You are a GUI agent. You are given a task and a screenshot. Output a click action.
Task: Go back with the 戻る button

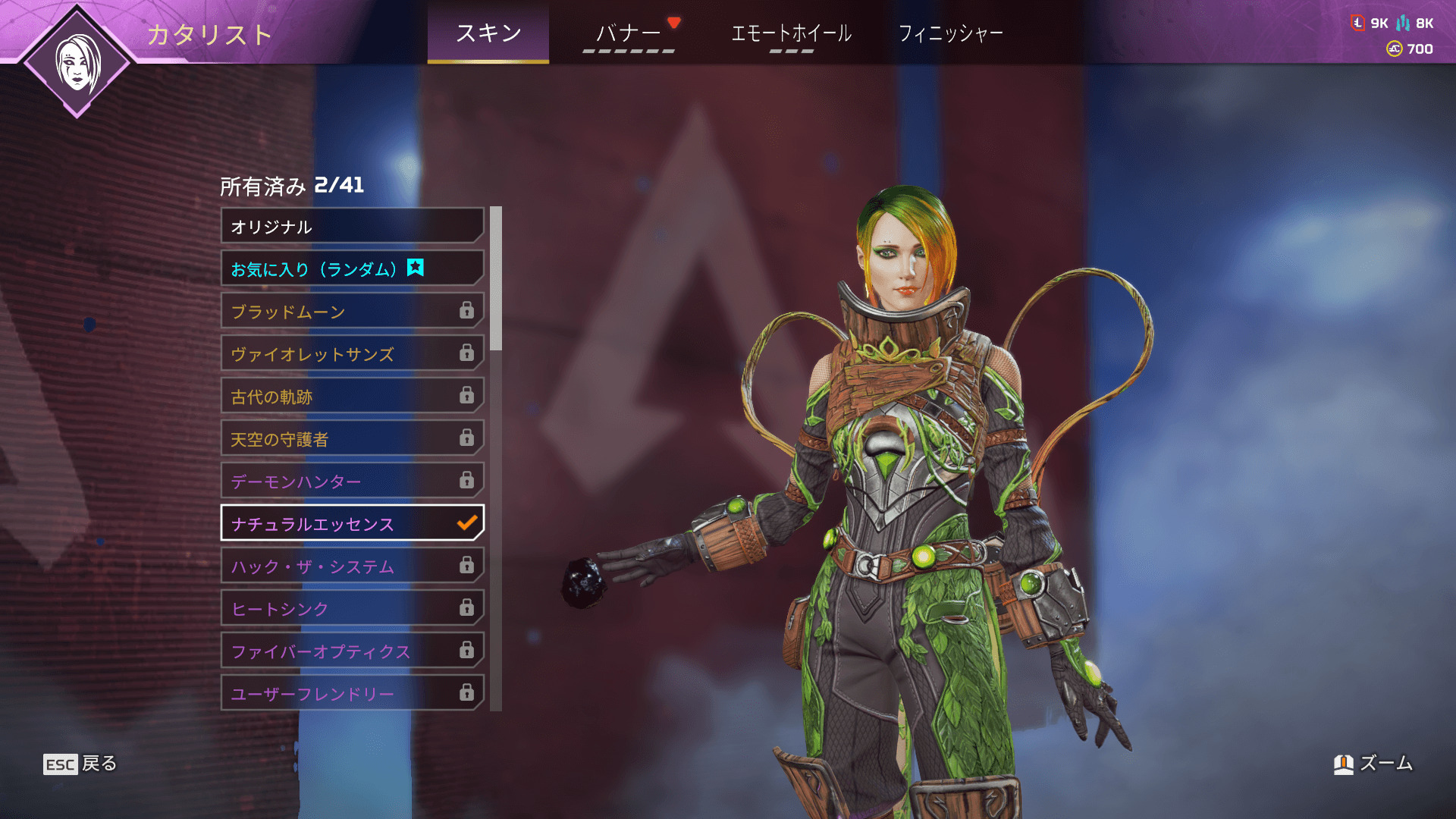(x=80, y=764)
